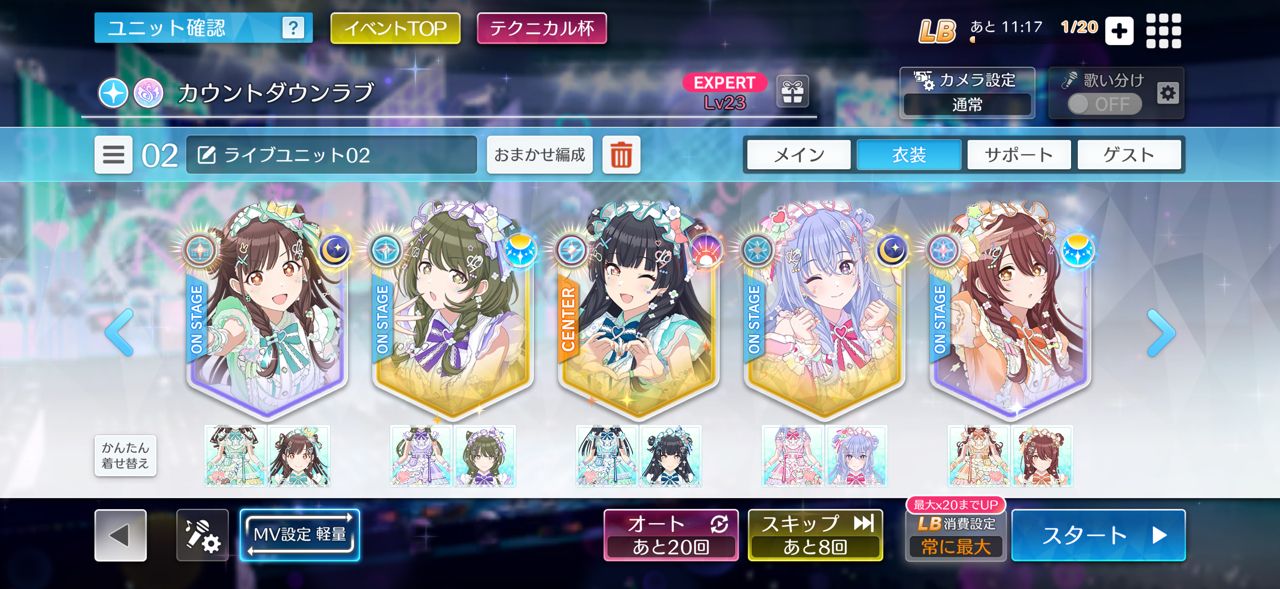Open the テクニカル杯 page
The height and width of the screenshot is (589, 1280).
[541, 28]
